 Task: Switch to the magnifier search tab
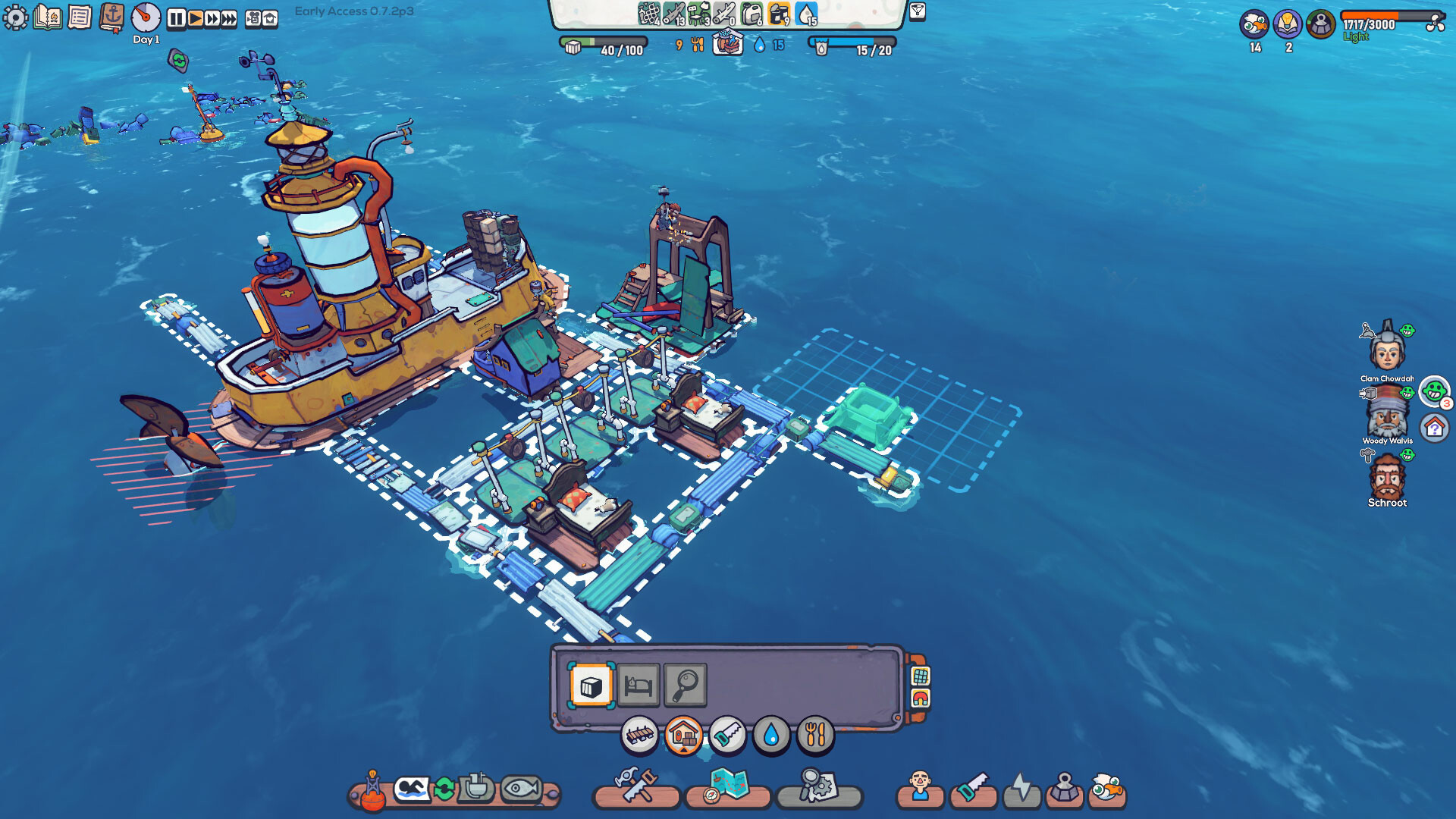point(685,684)
